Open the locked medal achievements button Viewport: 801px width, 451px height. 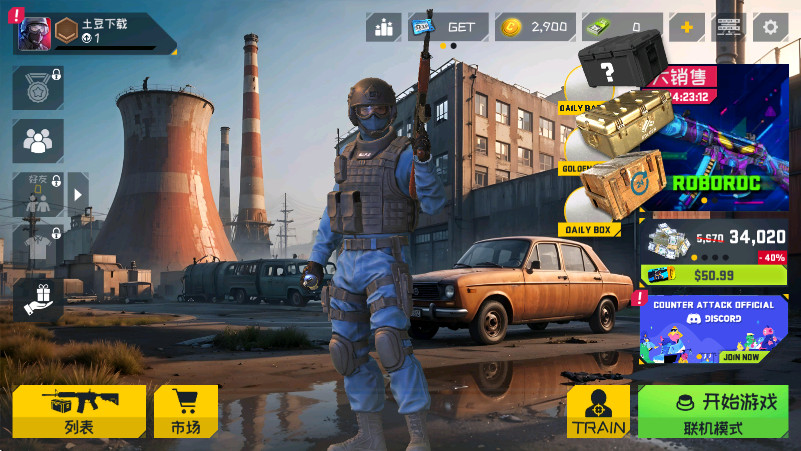[37, 88]
